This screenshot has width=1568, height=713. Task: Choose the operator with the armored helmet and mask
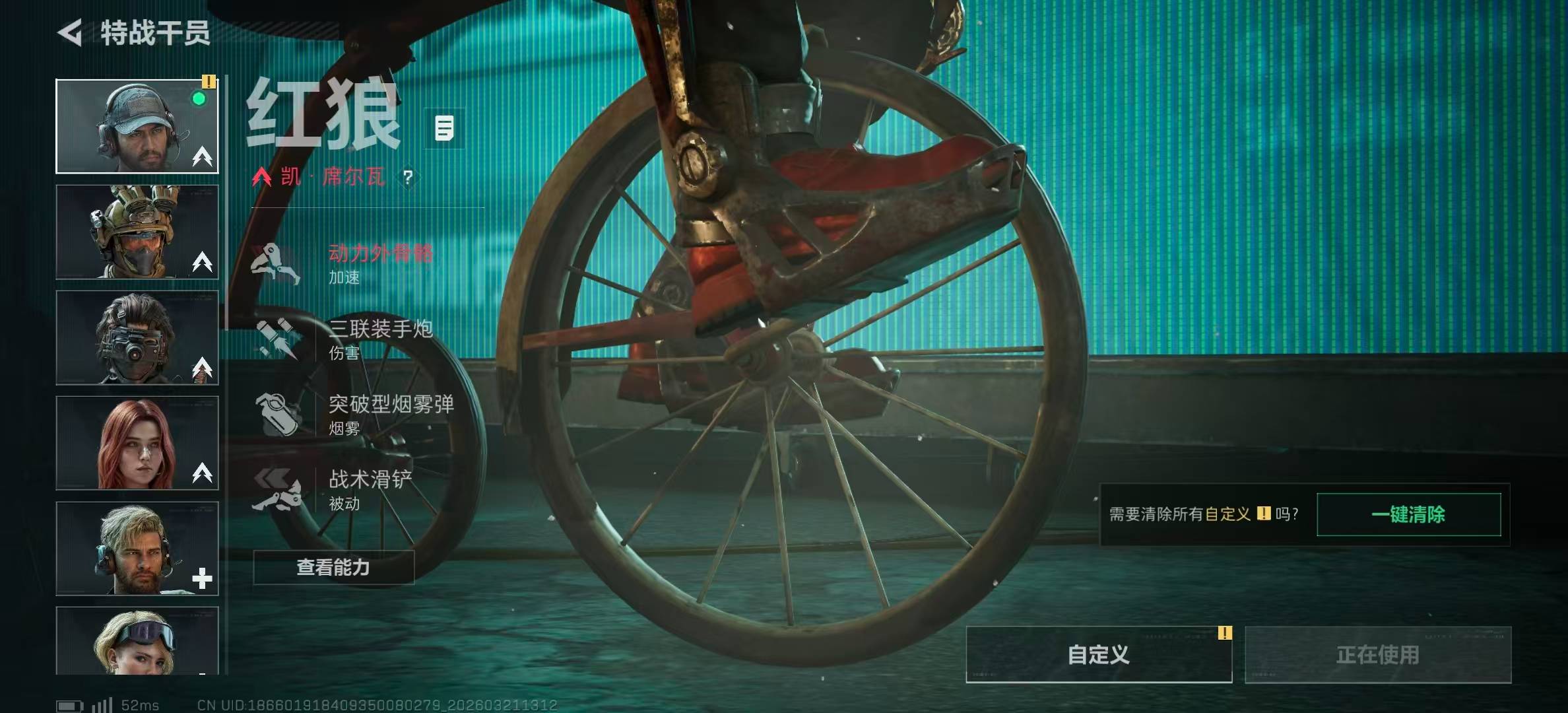pyautogui.click(x=137, y=232)
